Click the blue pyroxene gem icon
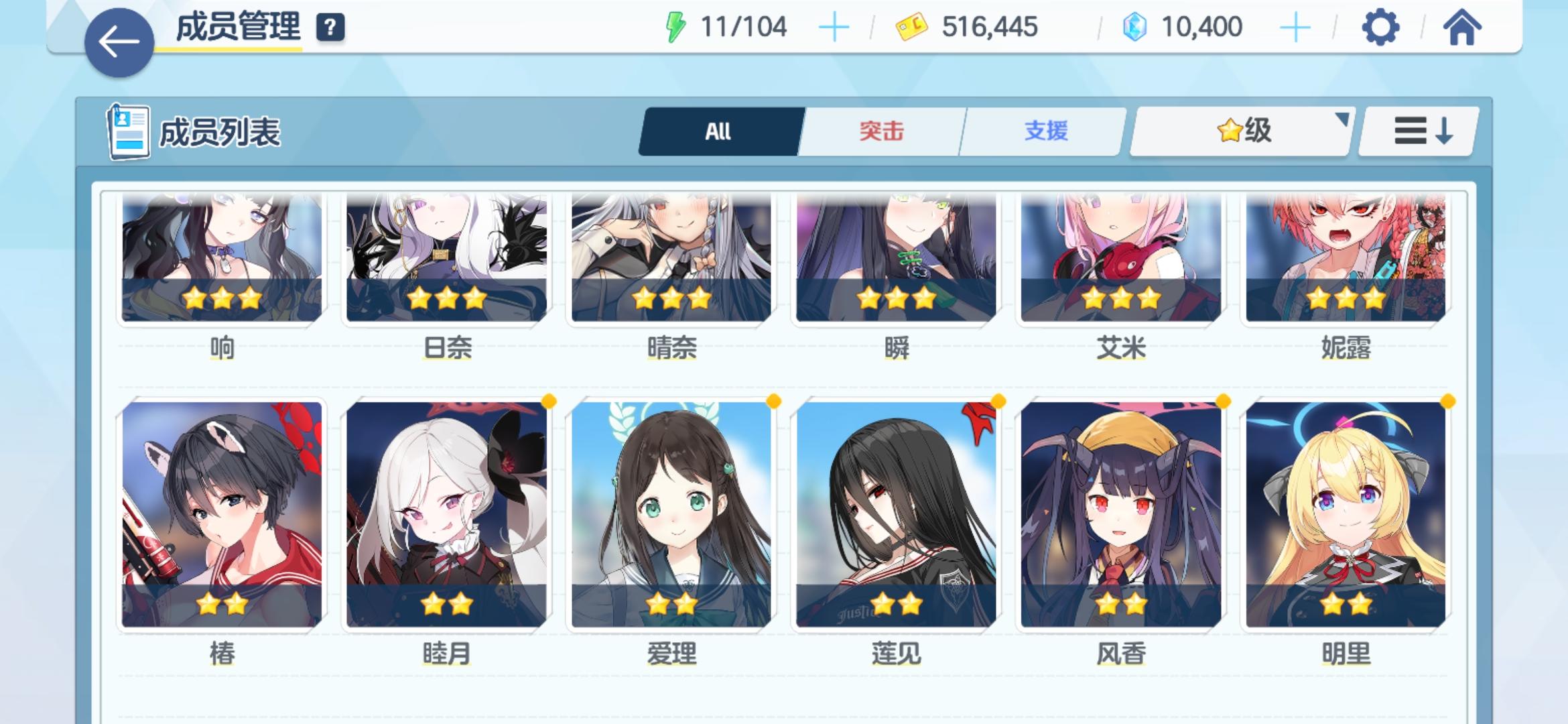 (x=1134, y=27)
